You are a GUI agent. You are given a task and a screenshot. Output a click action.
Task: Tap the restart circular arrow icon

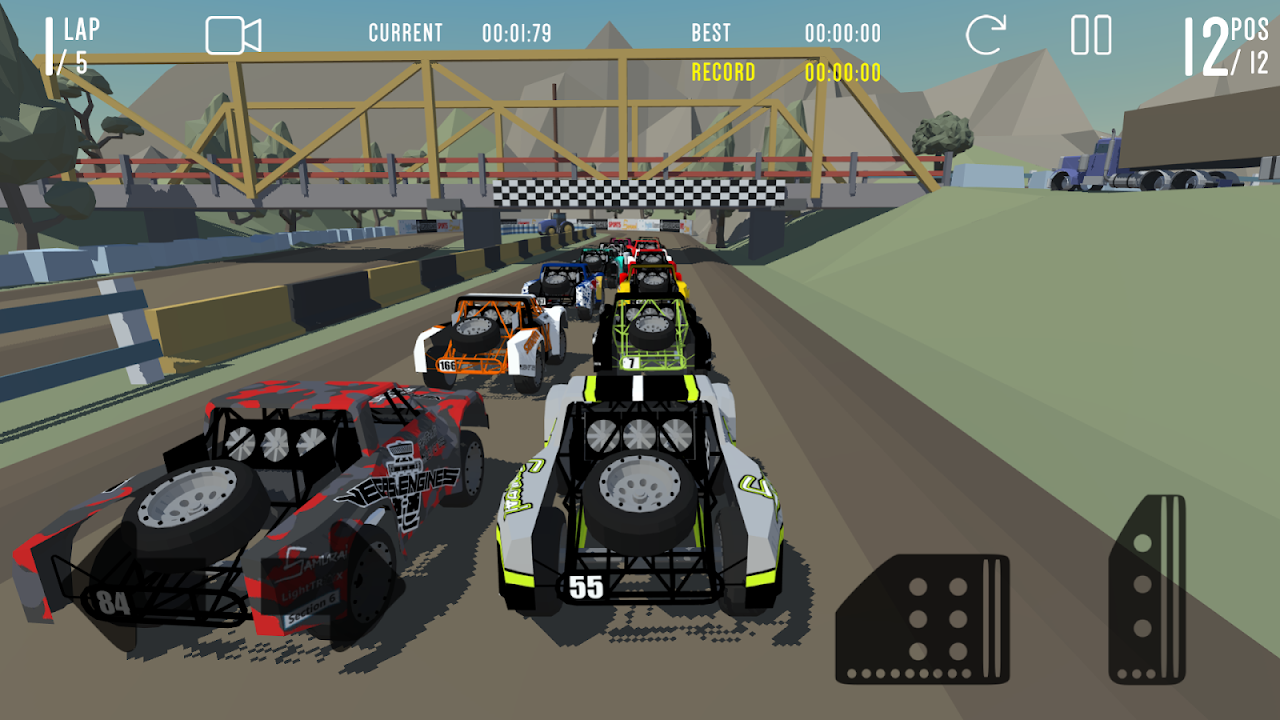click(x=985, y=35)
